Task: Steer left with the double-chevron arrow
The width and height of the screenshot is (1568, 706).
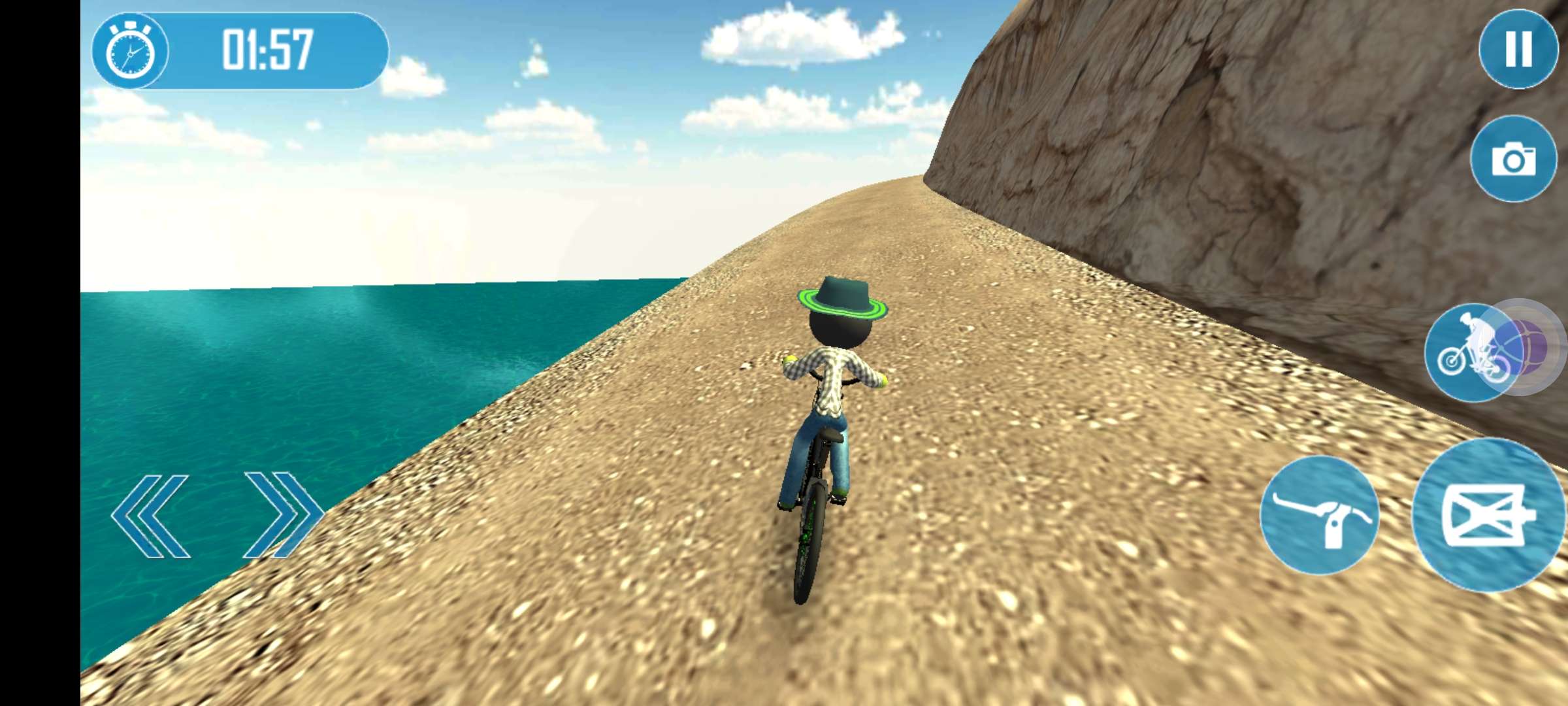Action: point(151,516)
